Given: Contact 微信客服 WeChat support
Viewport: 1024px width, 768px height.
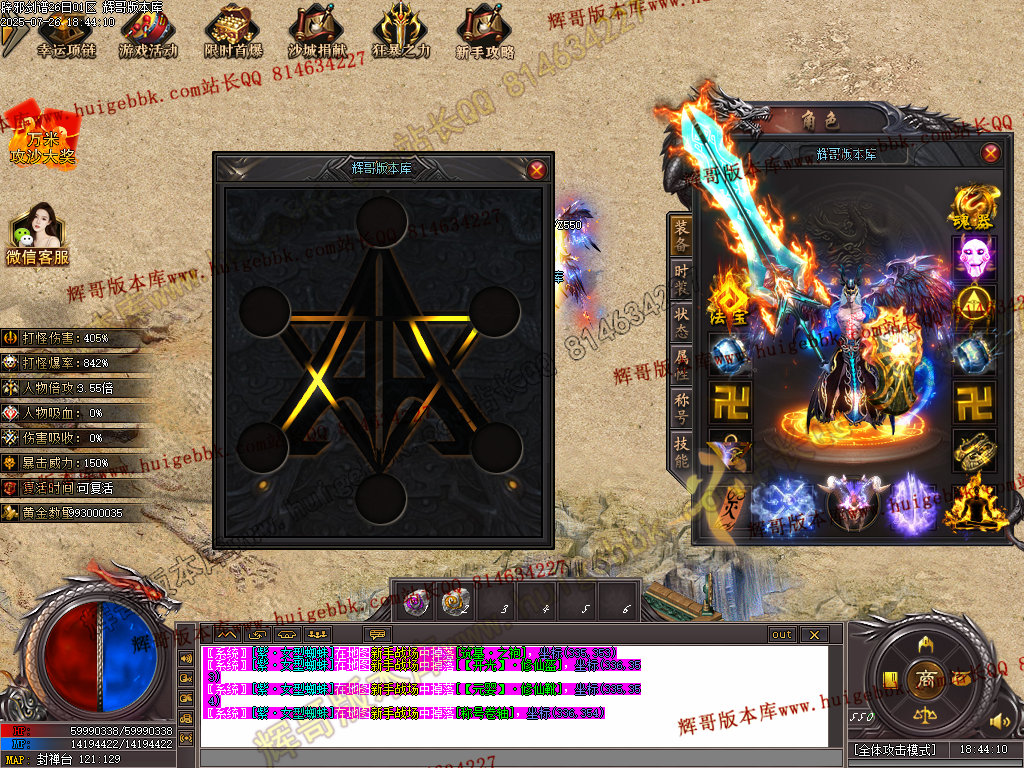Looking at the screenshot, I should point(37,235).
